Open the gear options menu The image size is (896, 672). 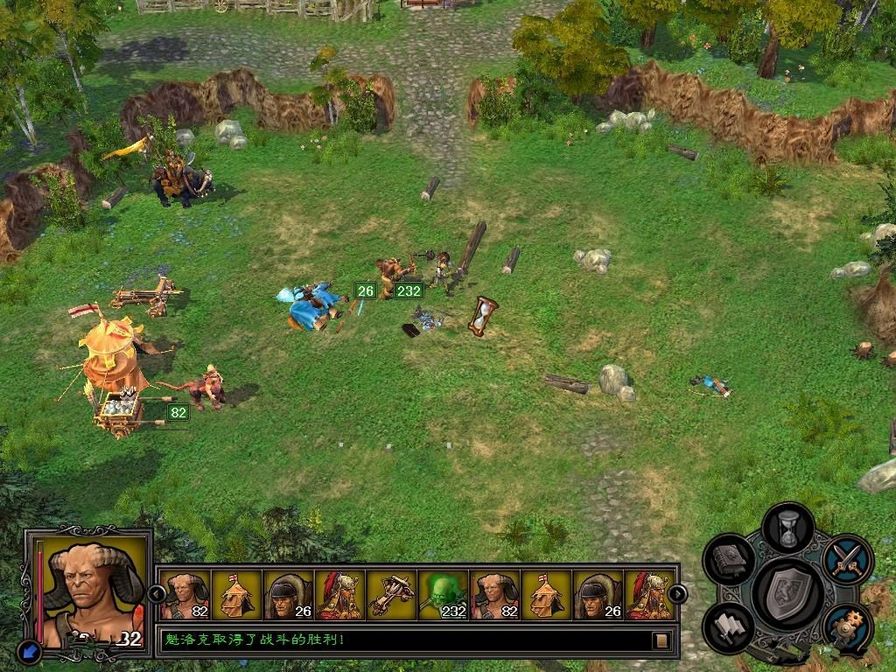849,627
